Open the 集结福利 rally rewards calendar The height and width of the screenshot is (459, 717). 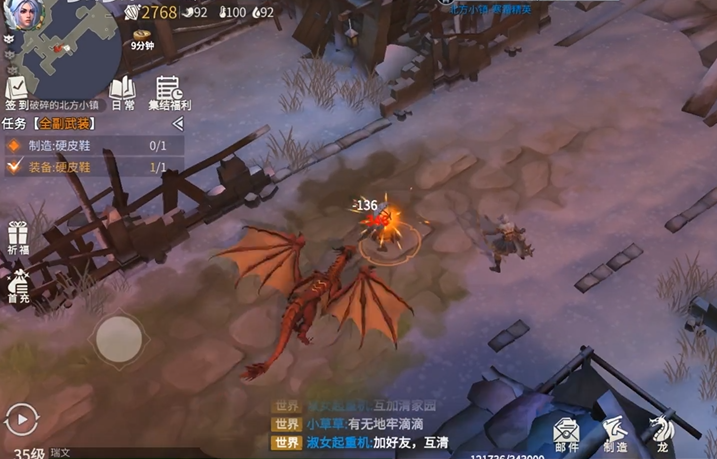(x=169, y=91)
